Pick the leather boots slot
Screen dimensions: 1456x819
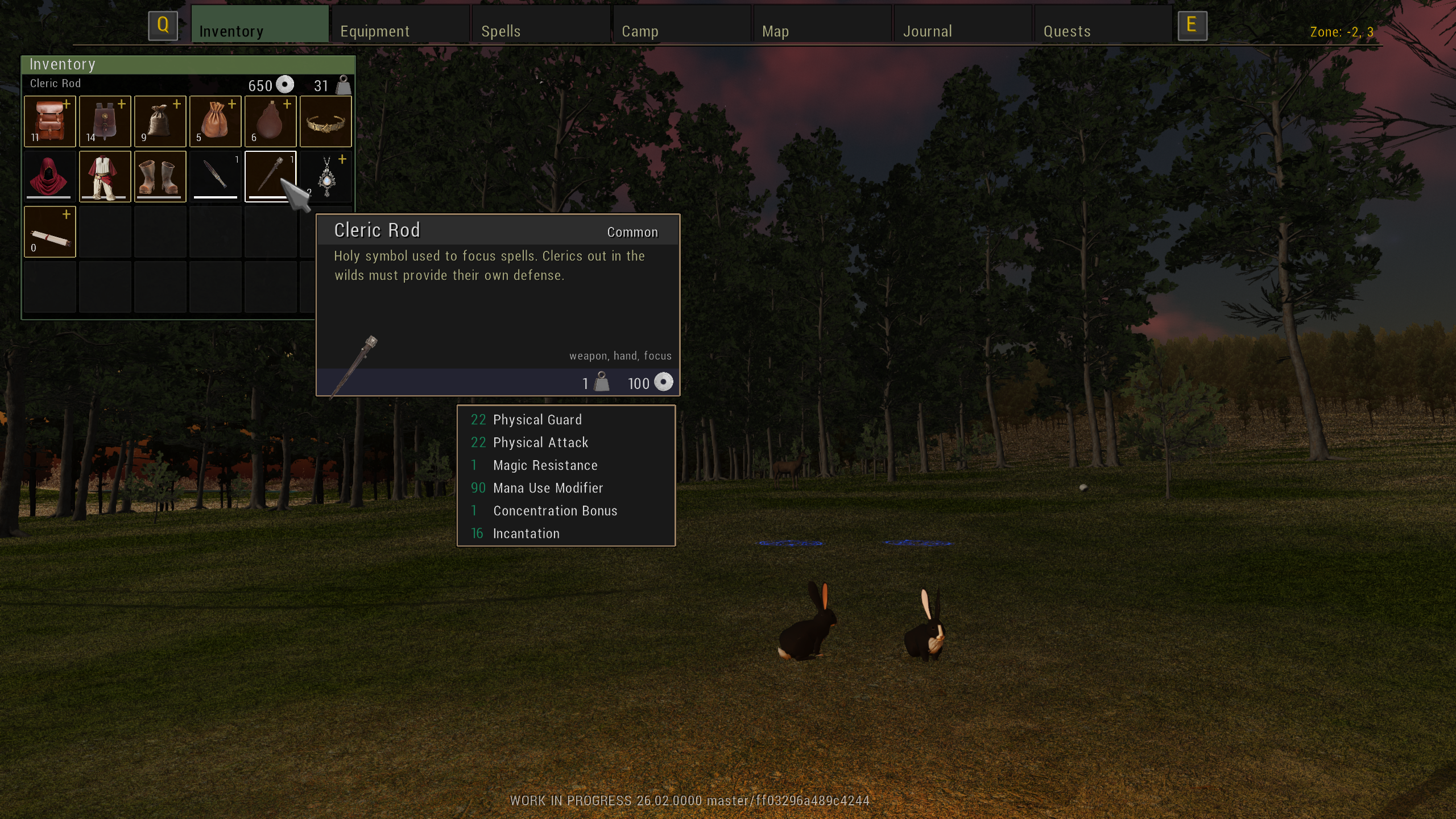tap(160, 176)
